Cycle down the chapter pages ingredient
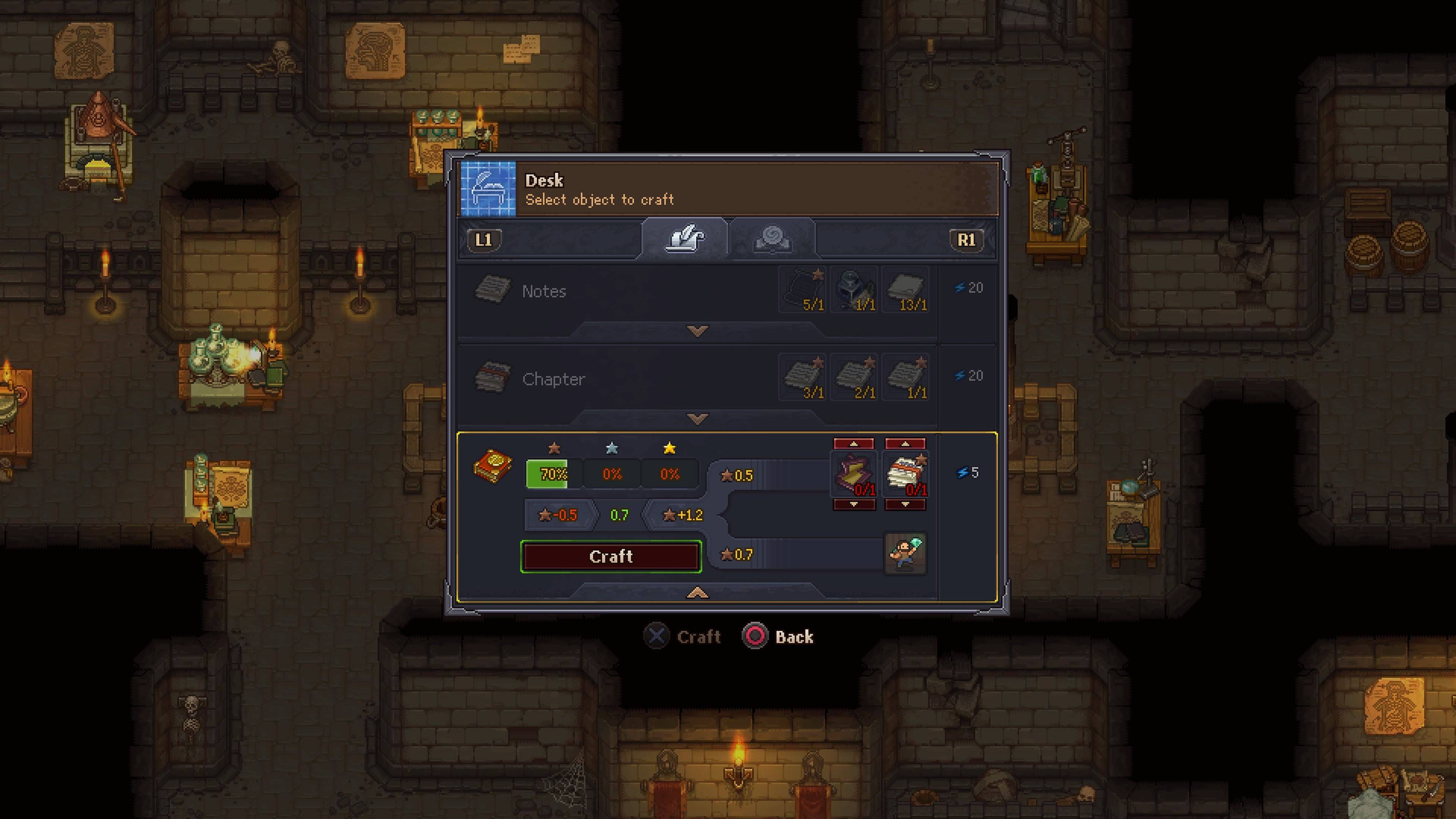The image size is (1456, 819). coord(905,504)
